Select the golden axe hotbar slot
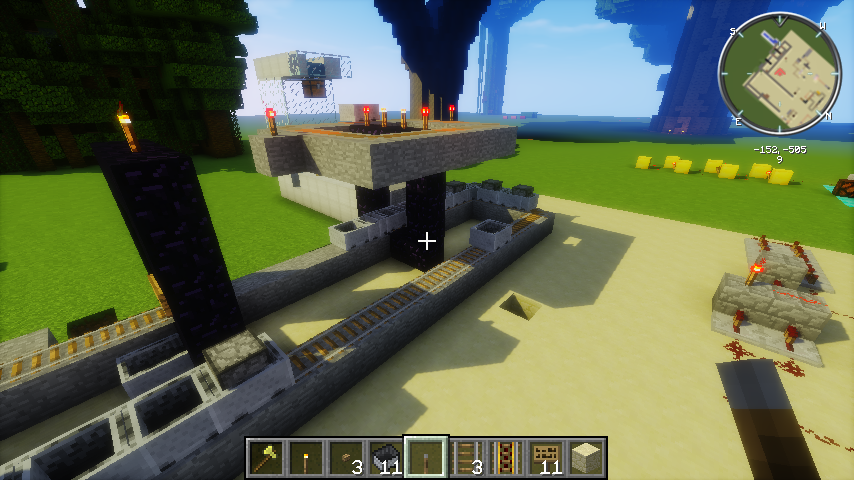 [267, 458]
